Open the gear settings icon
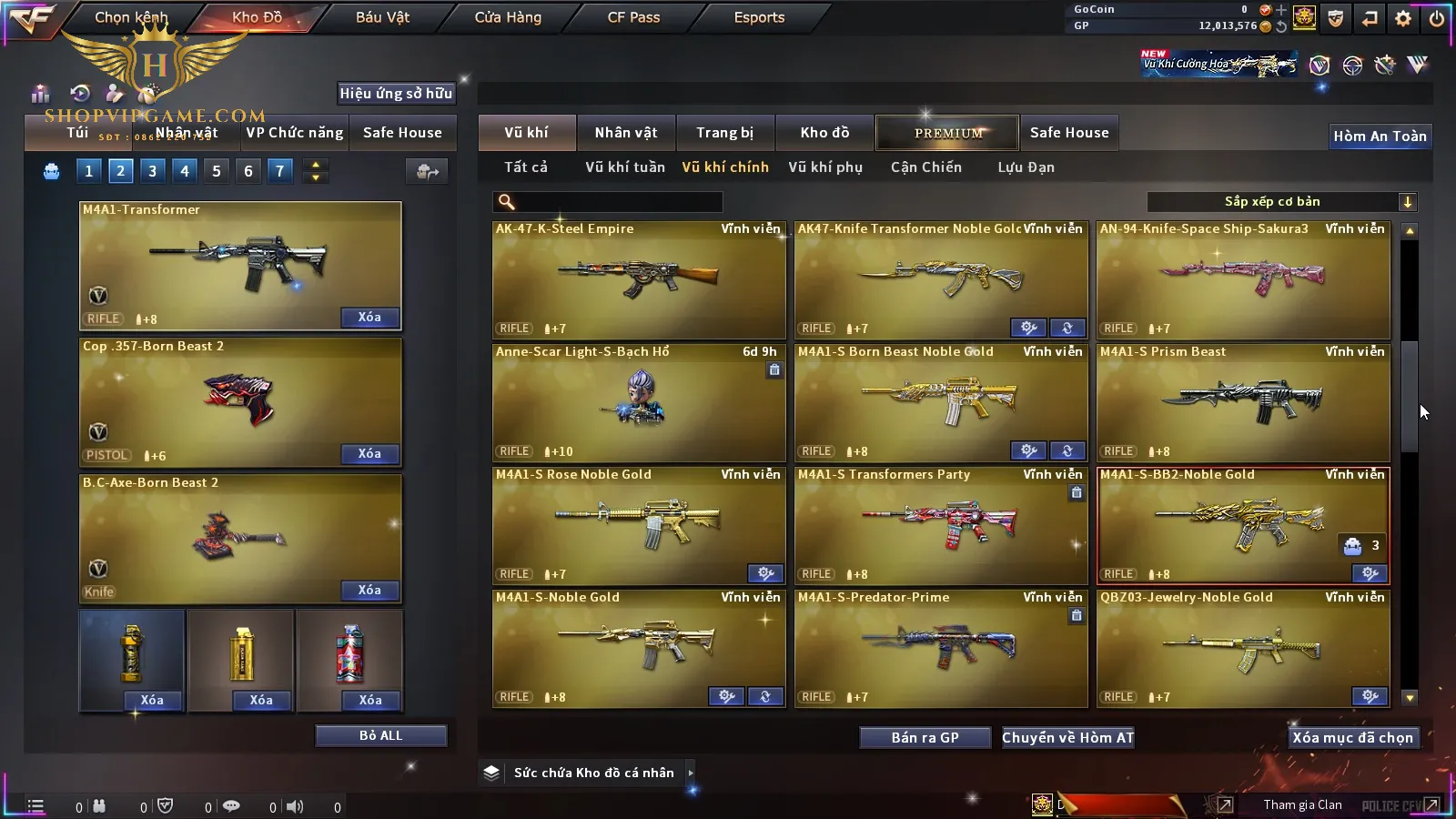Image resolution: width=1456 pixels, height=819 pixels. [1403, 18]
